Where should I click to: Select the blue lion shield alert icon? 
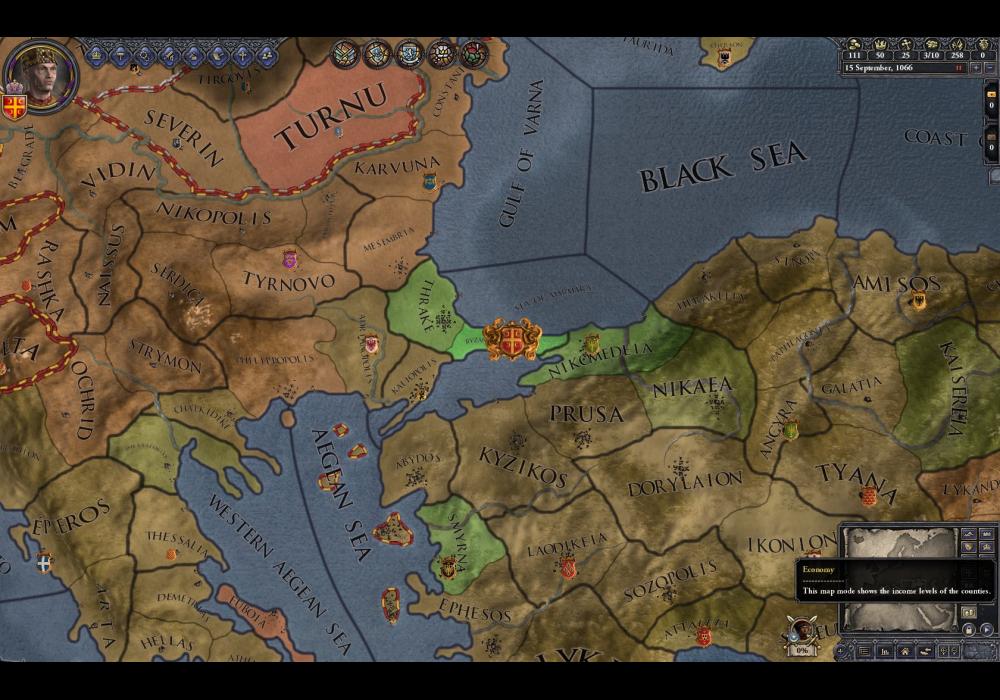click(408, 54)
